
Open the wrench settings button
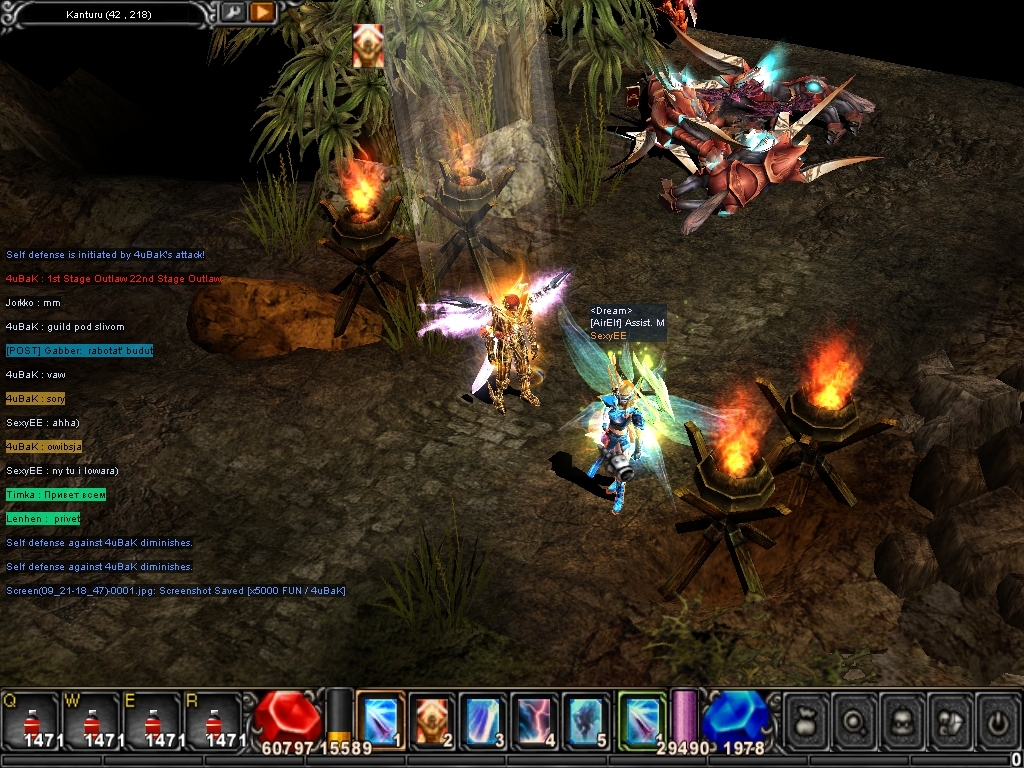(233, 12)
